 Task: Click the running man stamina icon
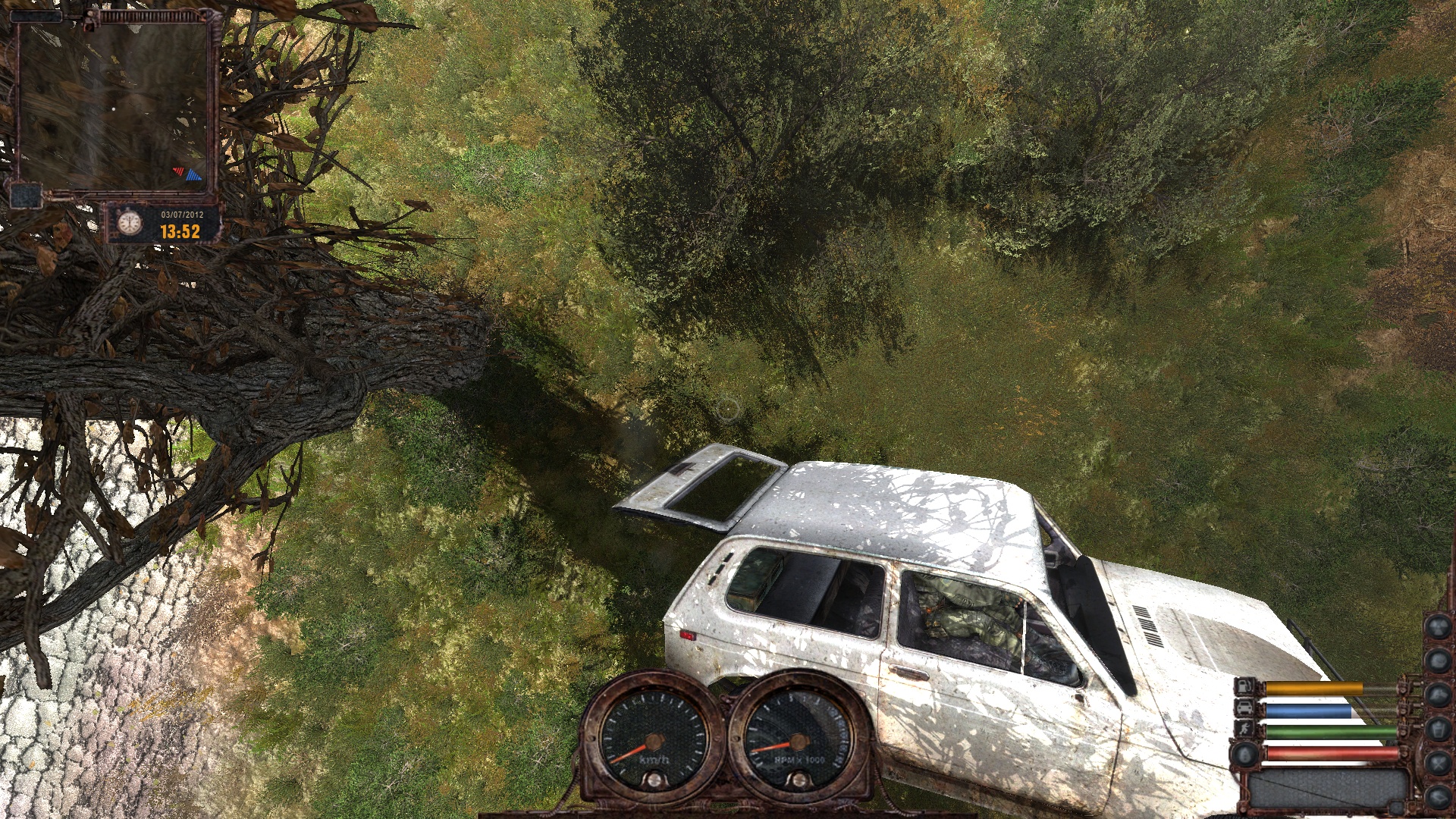click(x=1246, y=730)
